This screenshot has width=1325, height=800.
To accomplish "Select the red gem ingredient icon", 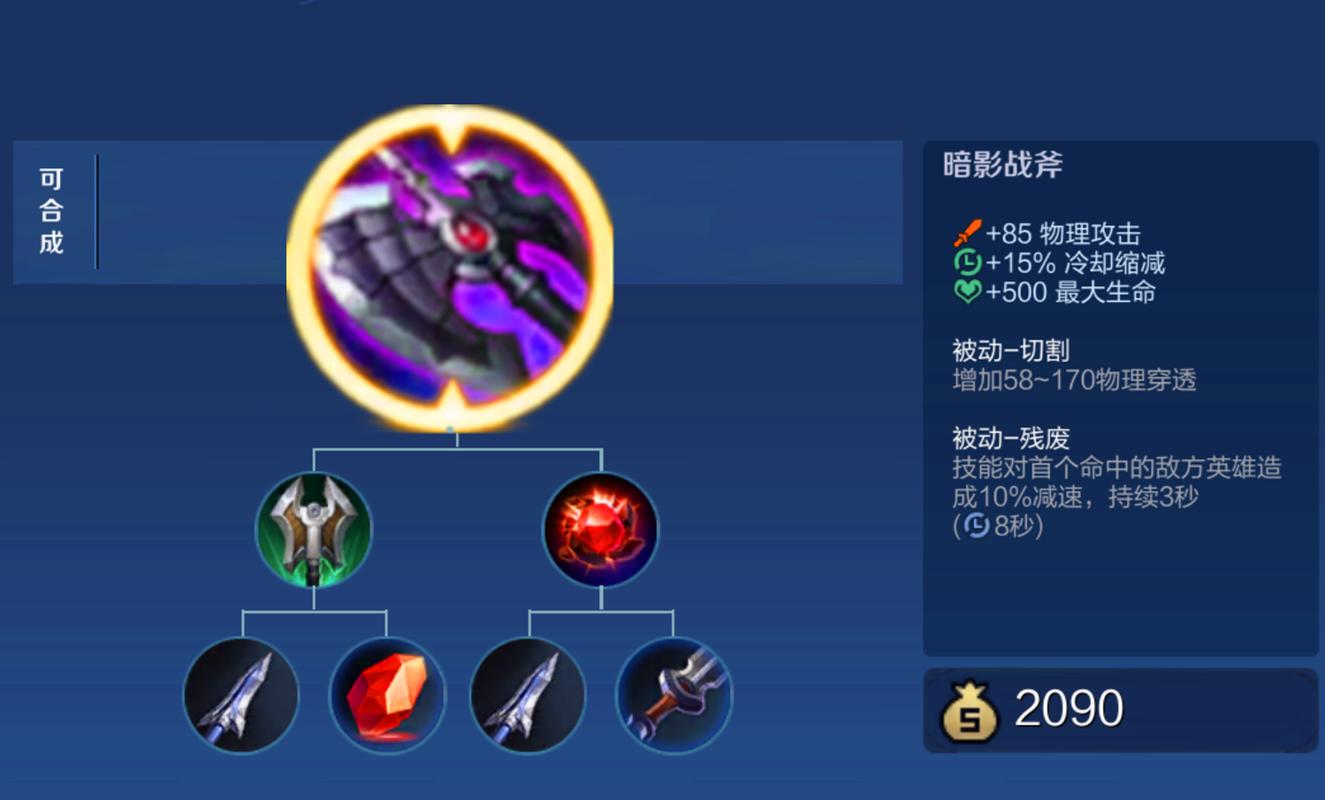I will pyautogui.click(x=388, y=695).
